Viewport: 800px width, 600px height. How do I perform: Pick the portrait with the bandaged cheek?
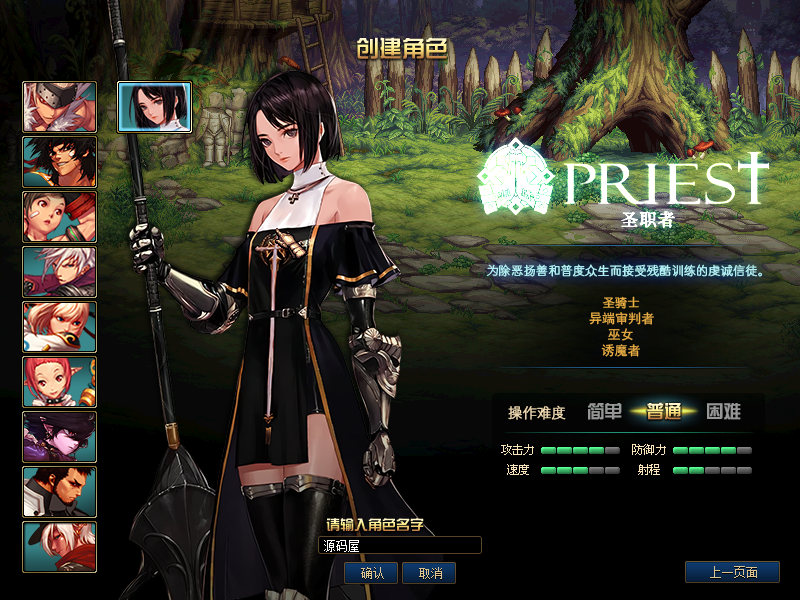click(x=60, y=217)
